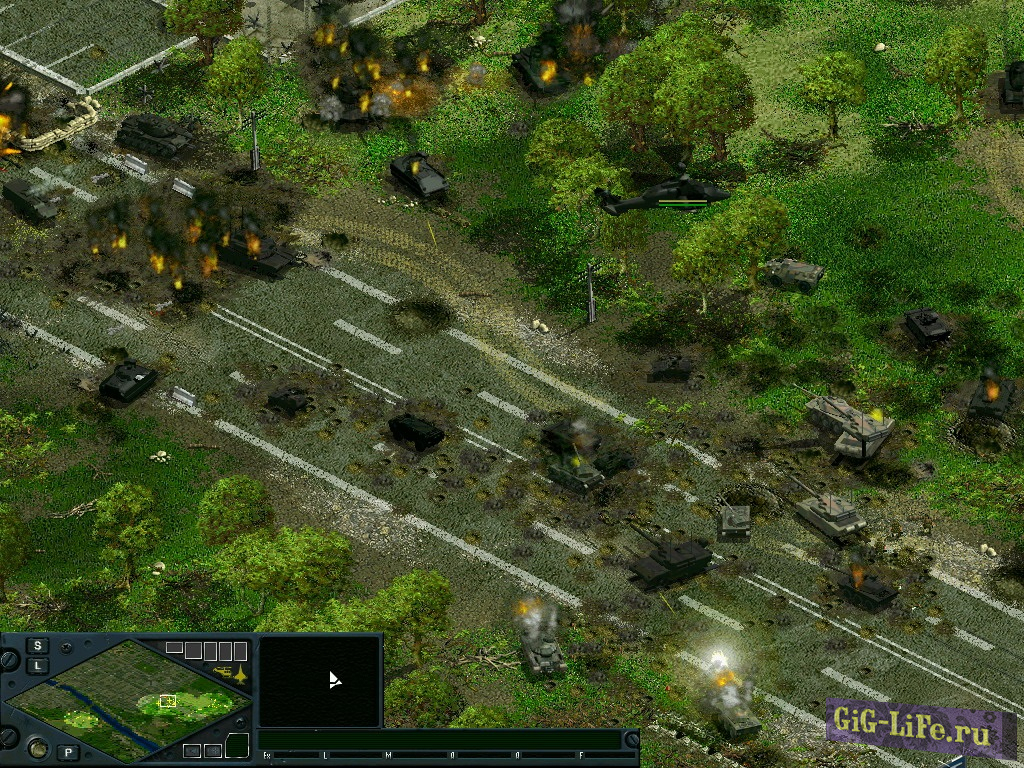The image size is (1024, 768).
Task: Click the P button below the minimap
Action: [x=68, y=752]
